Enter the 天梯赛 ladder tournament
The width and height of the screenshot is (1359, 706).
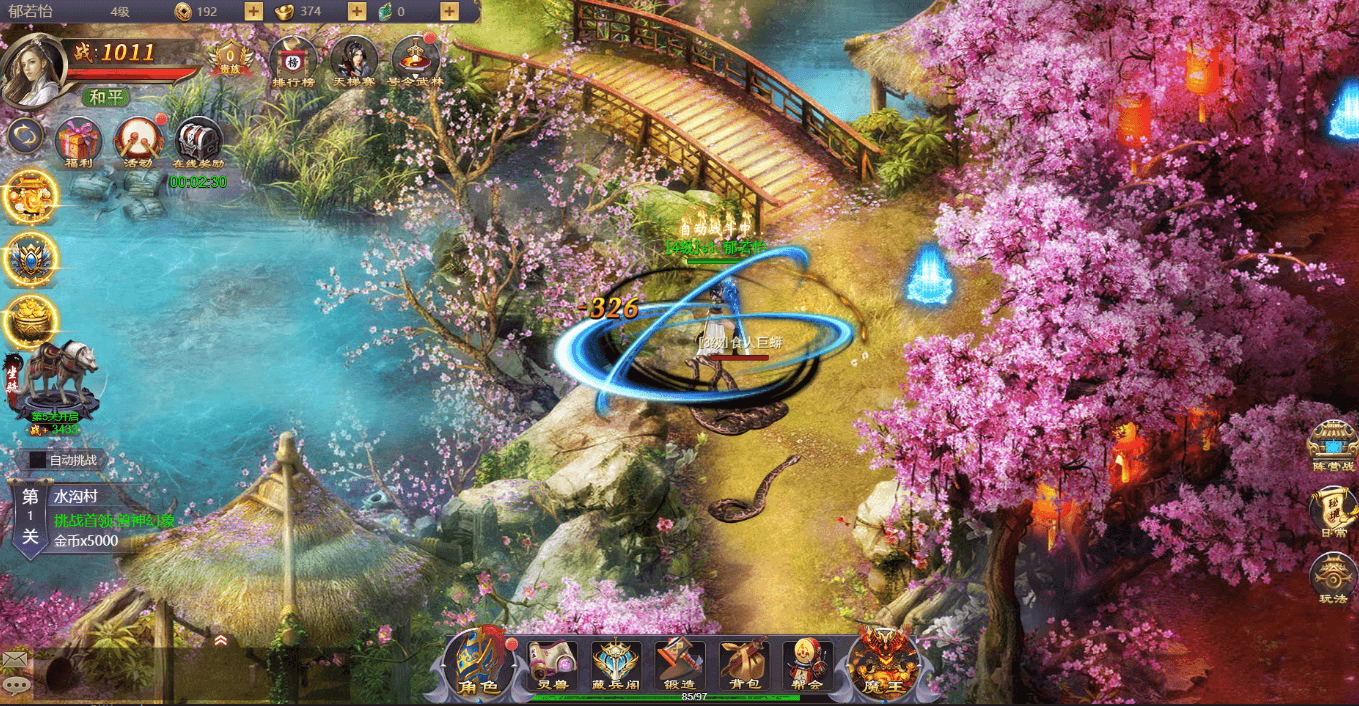tap(353, 61)
